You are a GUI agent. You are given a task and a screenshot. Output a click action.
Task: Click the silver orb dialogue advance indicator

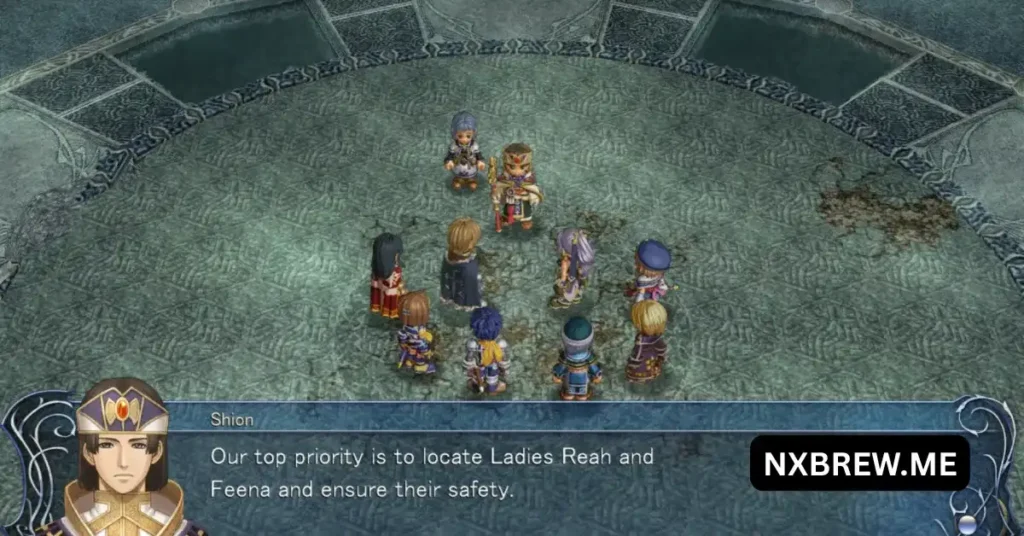[x=967, y=523]
